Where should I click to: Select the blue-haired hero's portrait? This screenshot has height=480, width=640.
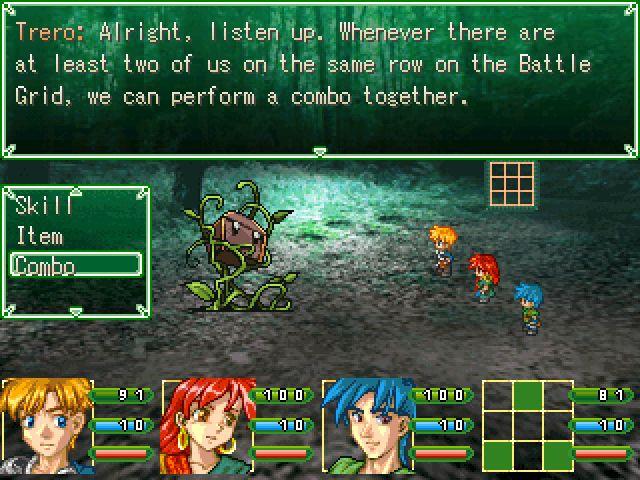pyautogui.click(x=365, y=425)
